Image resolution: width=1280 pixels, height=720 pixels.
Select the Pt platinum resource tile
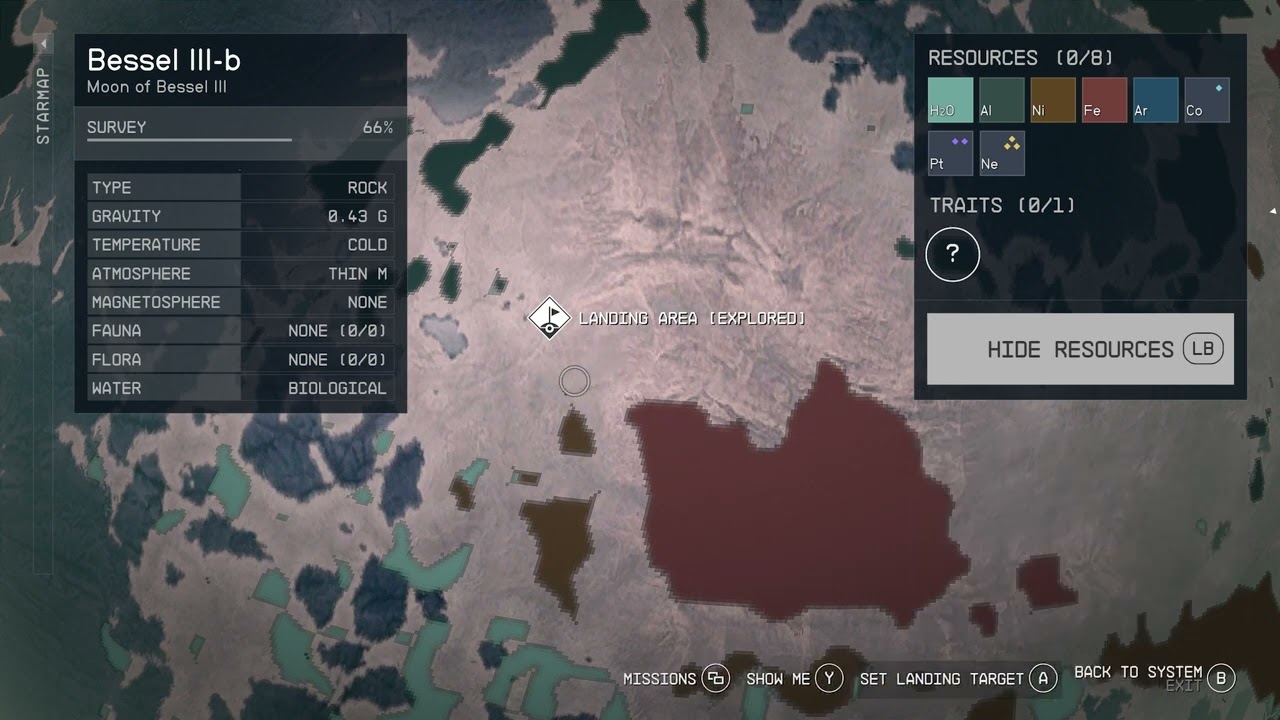point(950,153)
